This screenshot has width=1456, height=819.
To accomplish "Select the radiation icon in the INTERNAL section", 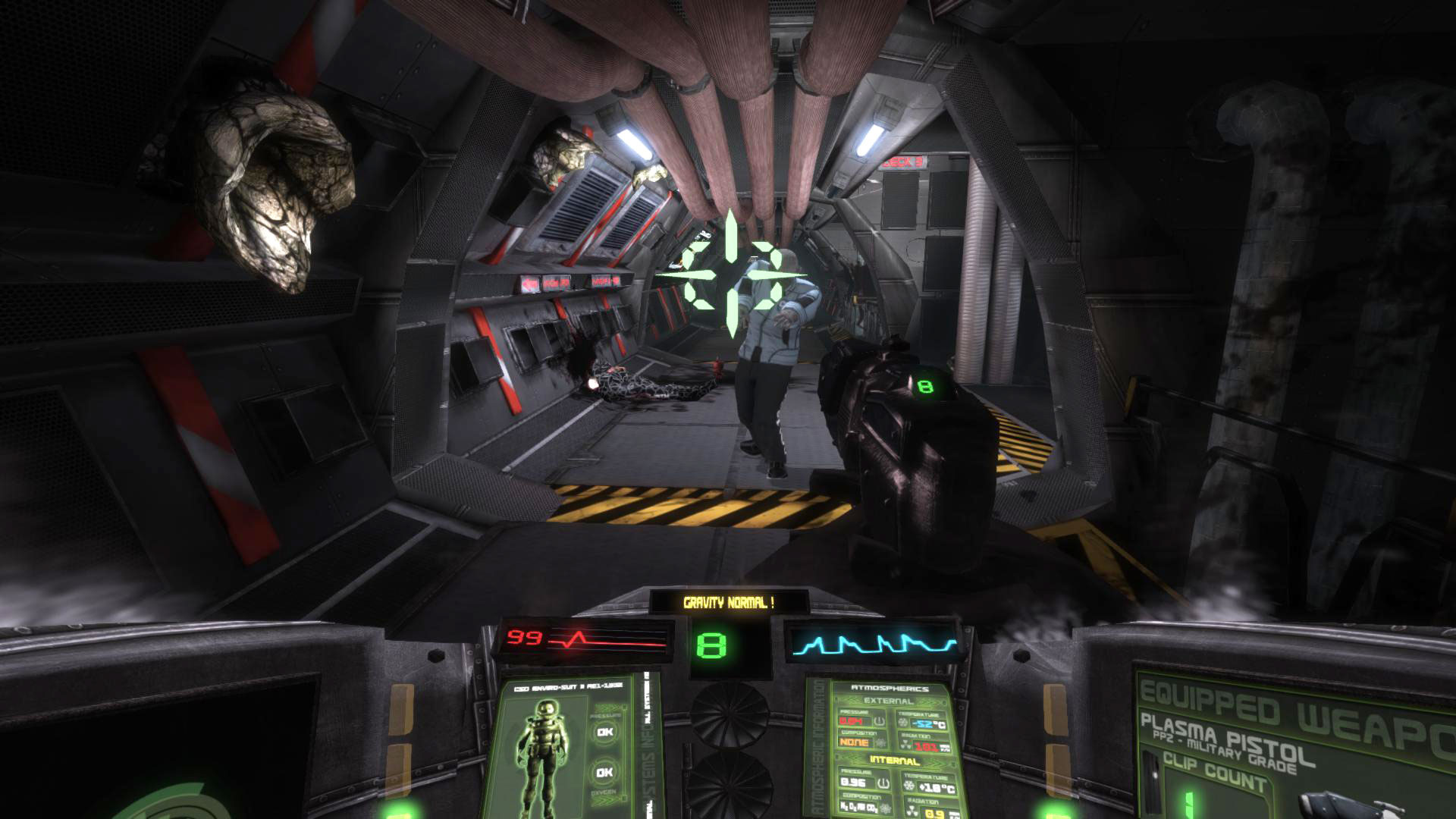I will tap(913, 810).
